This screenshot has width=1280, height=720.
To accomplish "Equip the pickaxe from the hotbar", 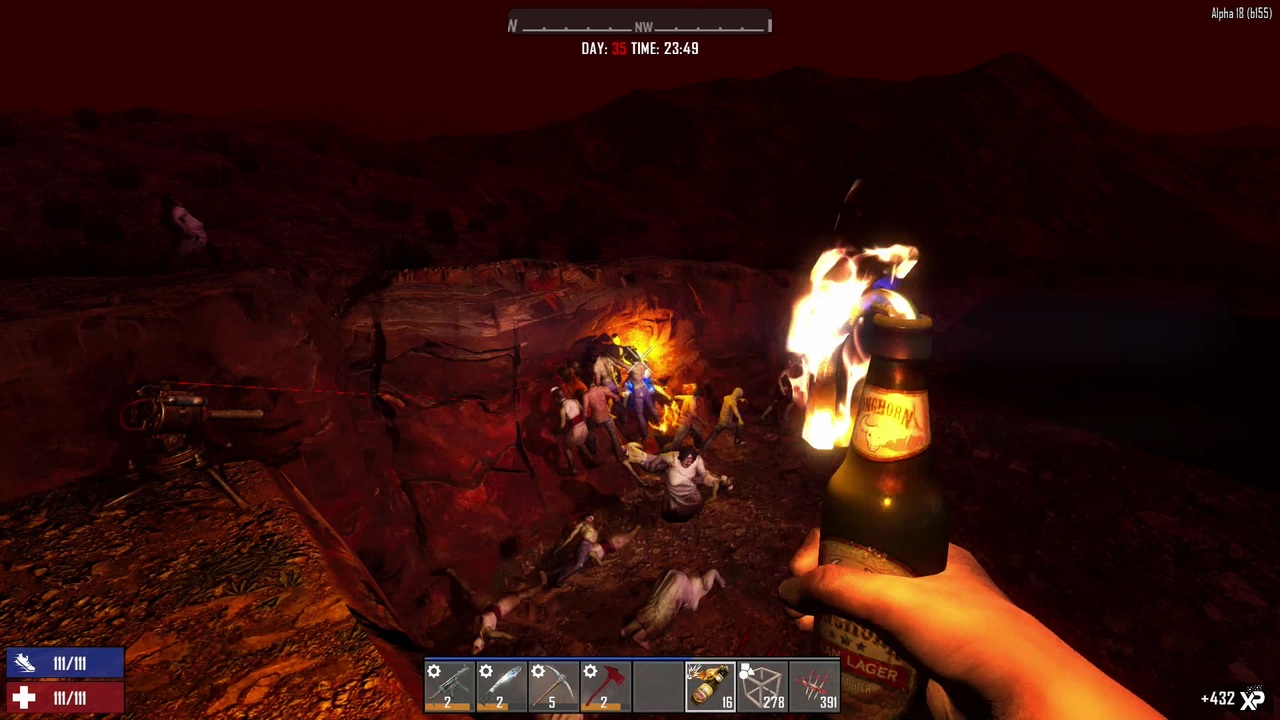I will (553, 687).
